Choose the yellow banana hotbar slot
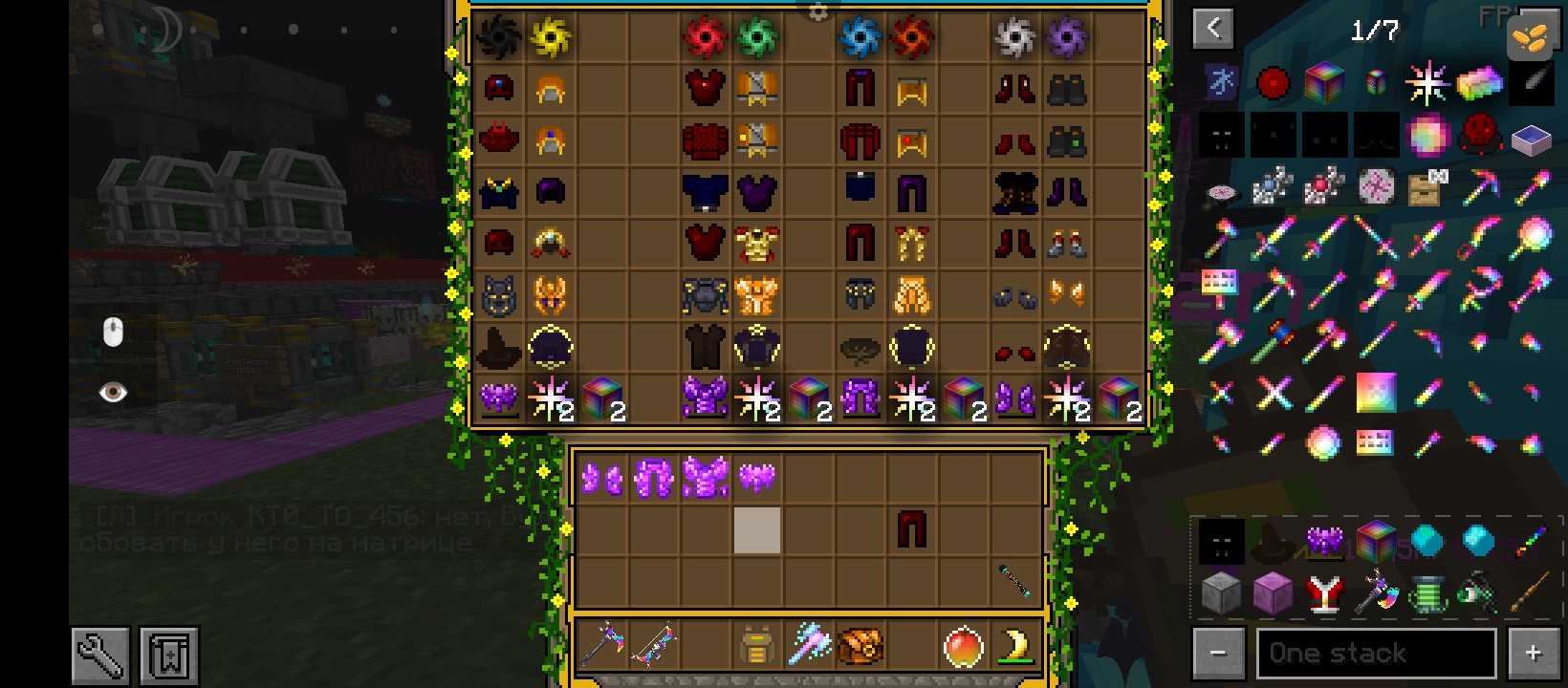Screen dimensions: 1568x688 coord(1015,647)
